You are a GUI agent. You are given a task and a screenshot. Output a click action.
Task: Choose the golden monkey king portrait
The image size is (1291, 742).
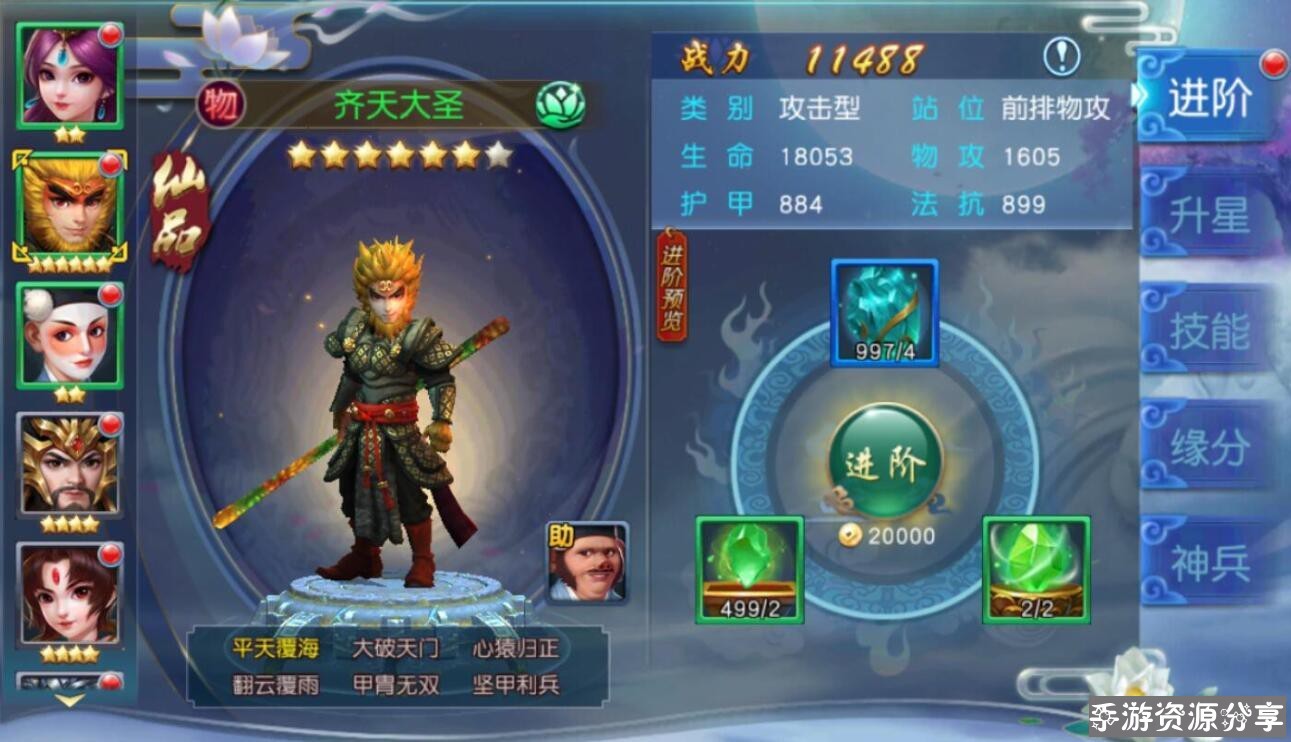70,205
